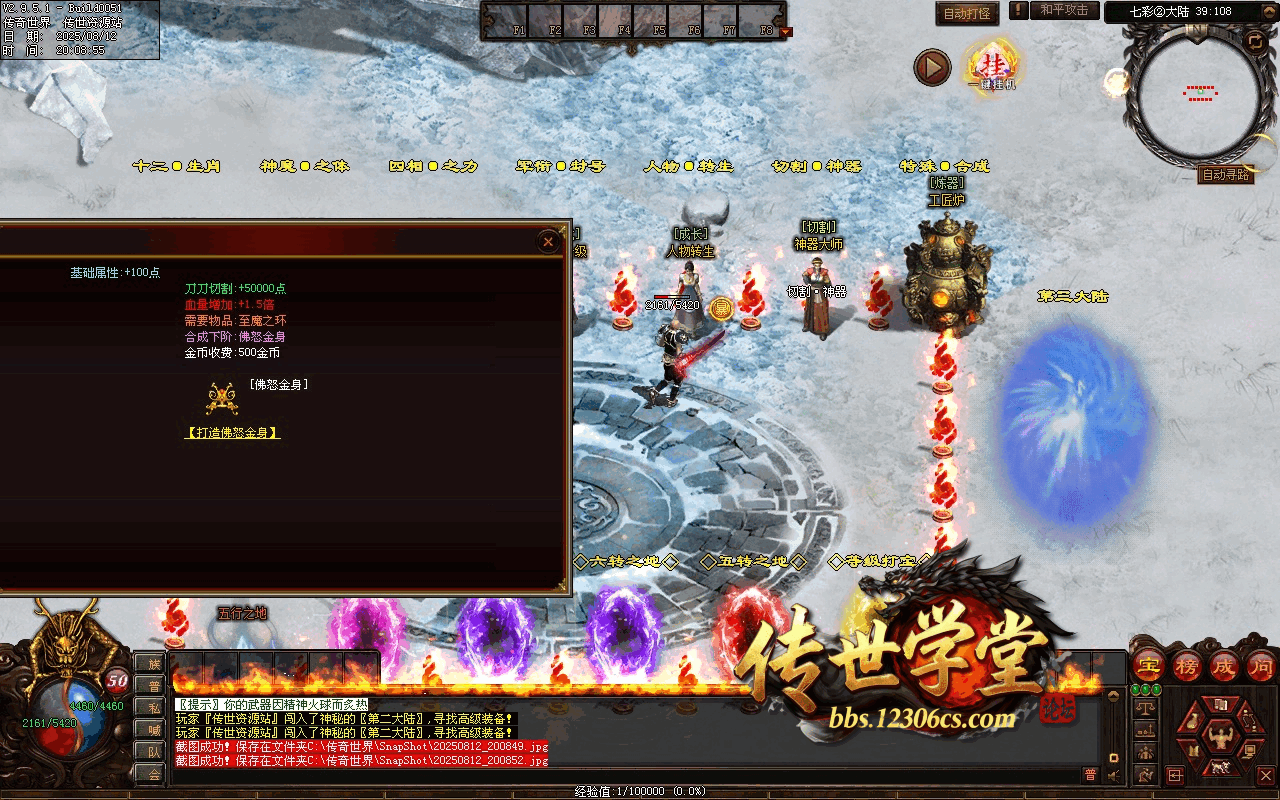Viewport: 1280px width, 800px height.
Task: Click the minimap refresh arrows button
Action: pos(1254,41)
